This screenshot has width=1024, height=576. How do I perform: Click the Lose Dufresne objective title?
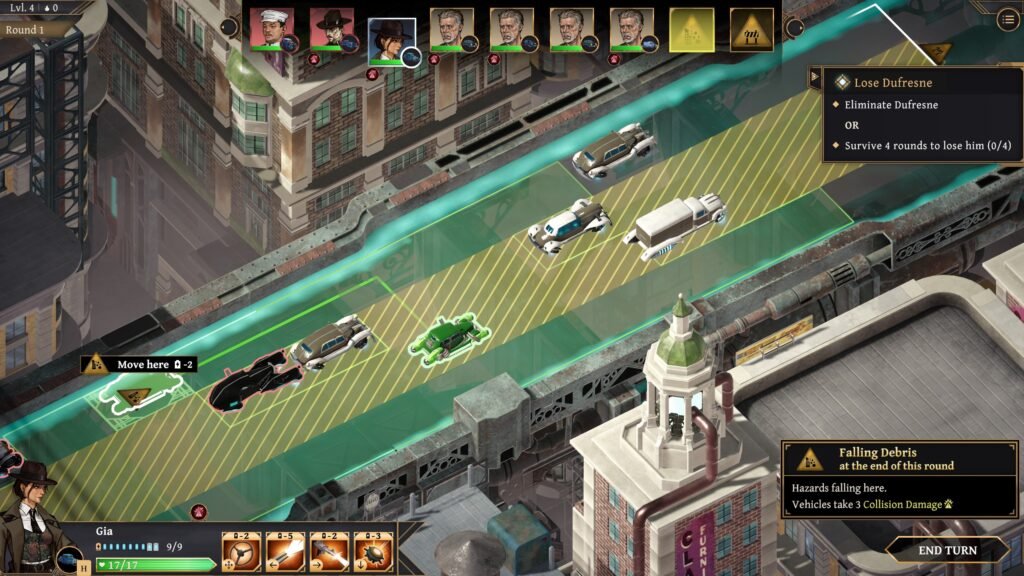pos(893,82)
